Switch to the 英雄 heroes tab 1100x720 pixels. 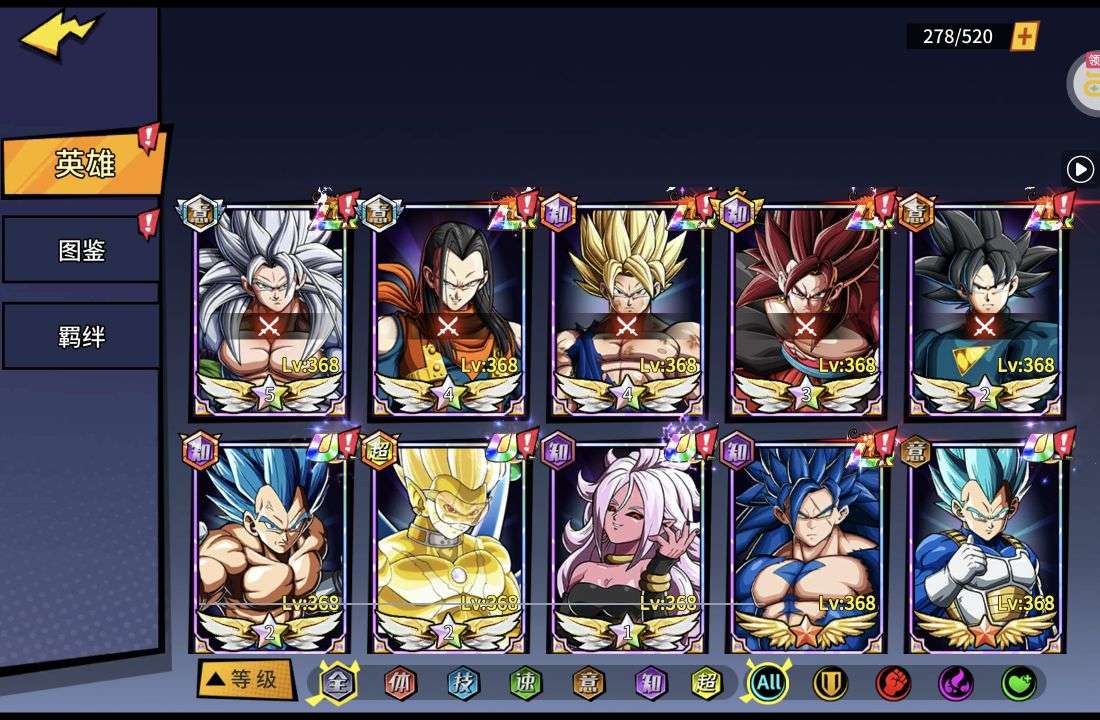(84, 164)
